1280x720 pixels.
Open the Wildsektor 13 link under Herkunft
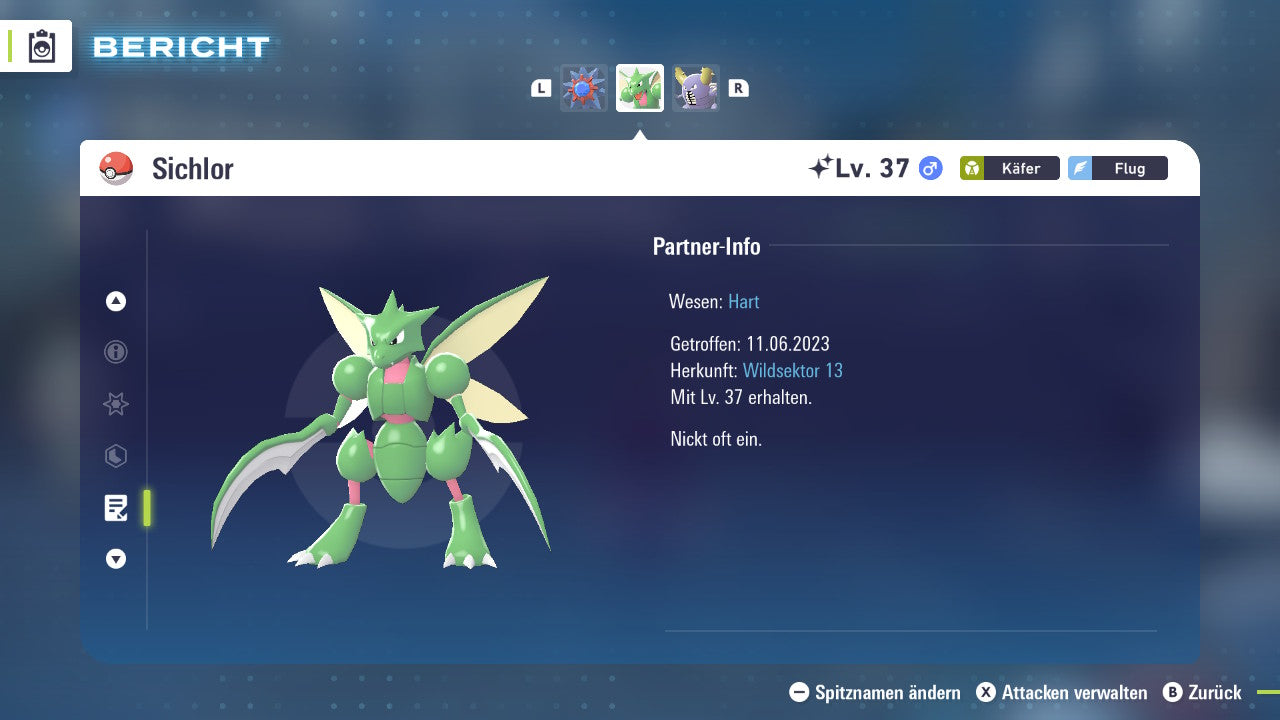793,370
